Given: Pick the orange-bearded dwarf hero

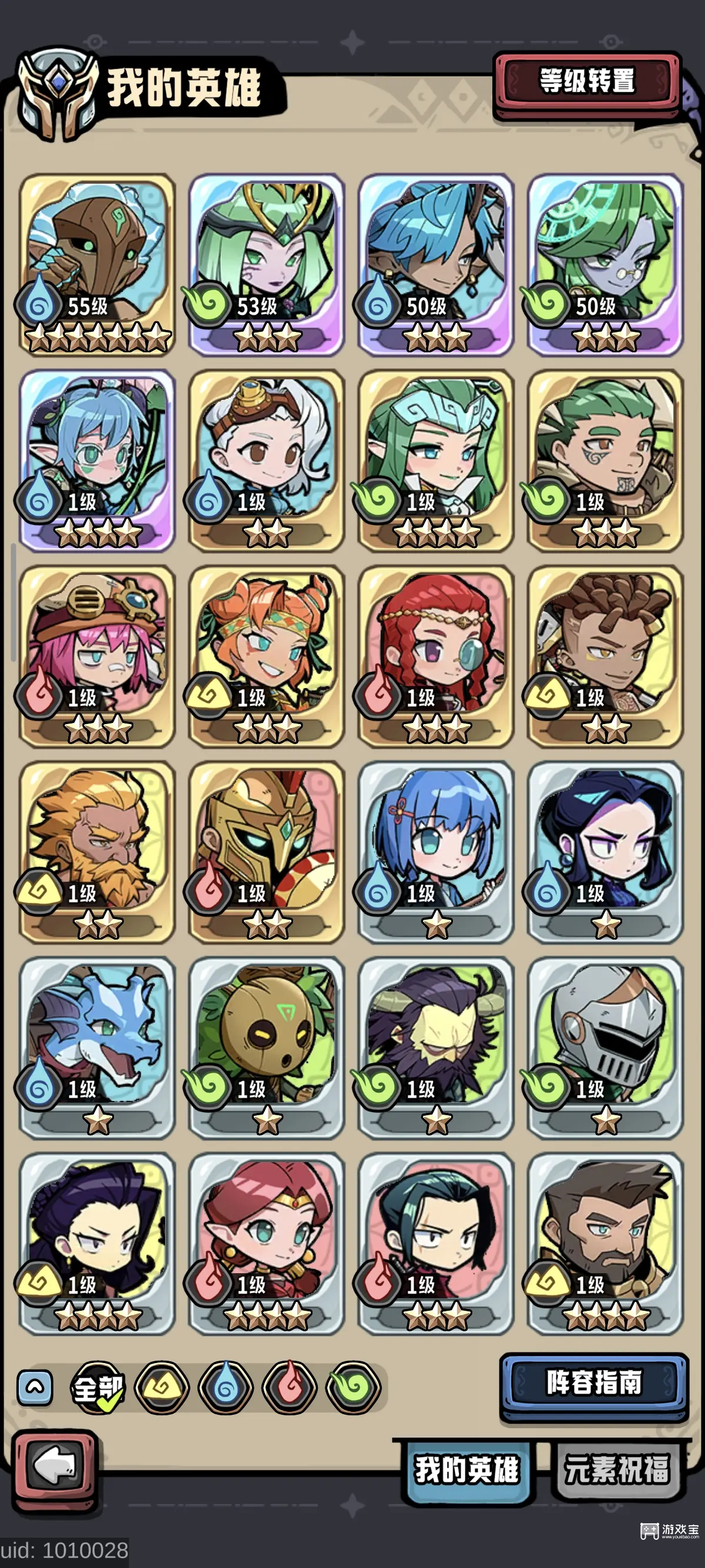Looking at the screenshot, I should [x=98, y=852].
